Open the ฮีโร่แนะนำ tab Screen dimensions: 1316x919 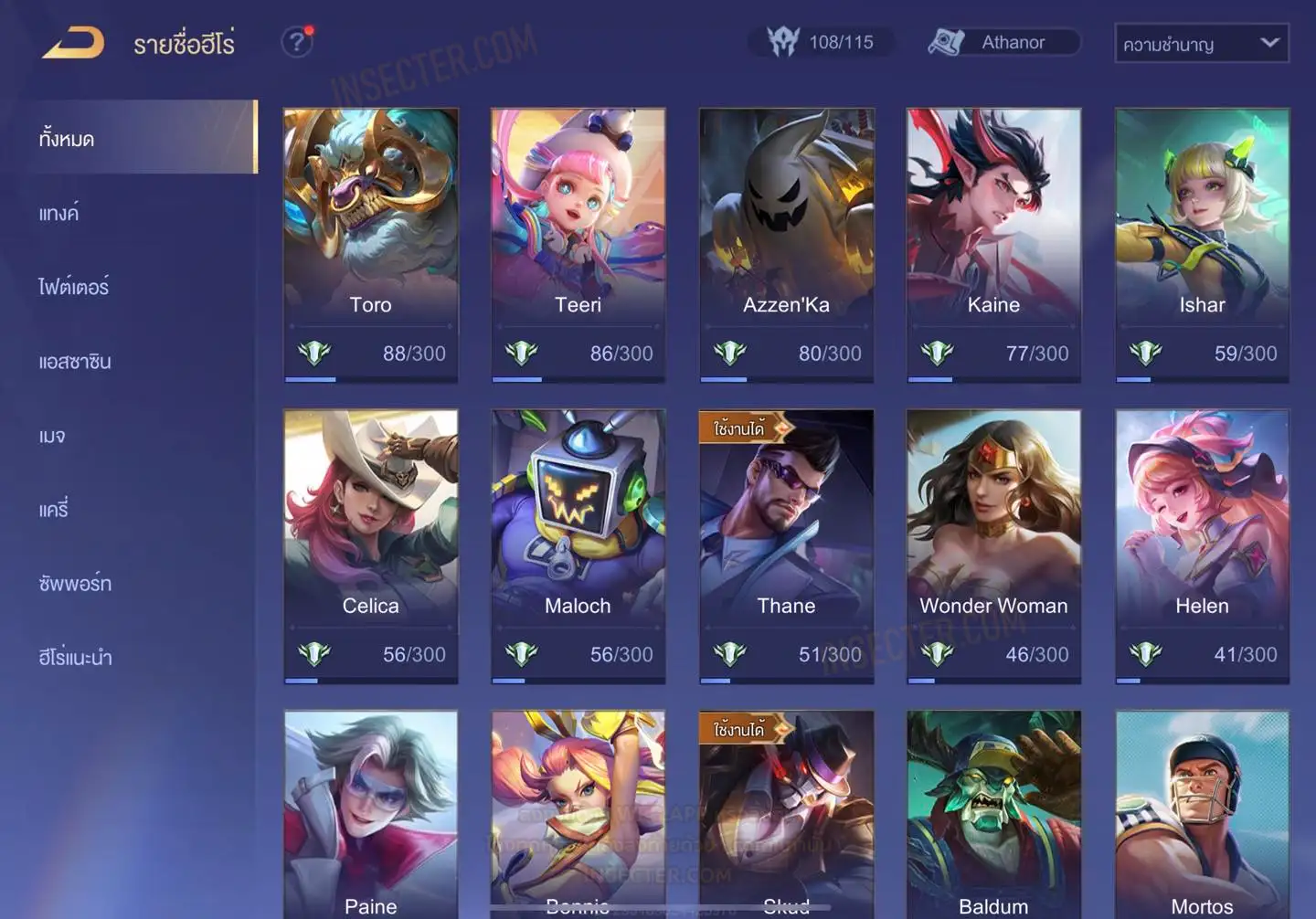[75, 657]
